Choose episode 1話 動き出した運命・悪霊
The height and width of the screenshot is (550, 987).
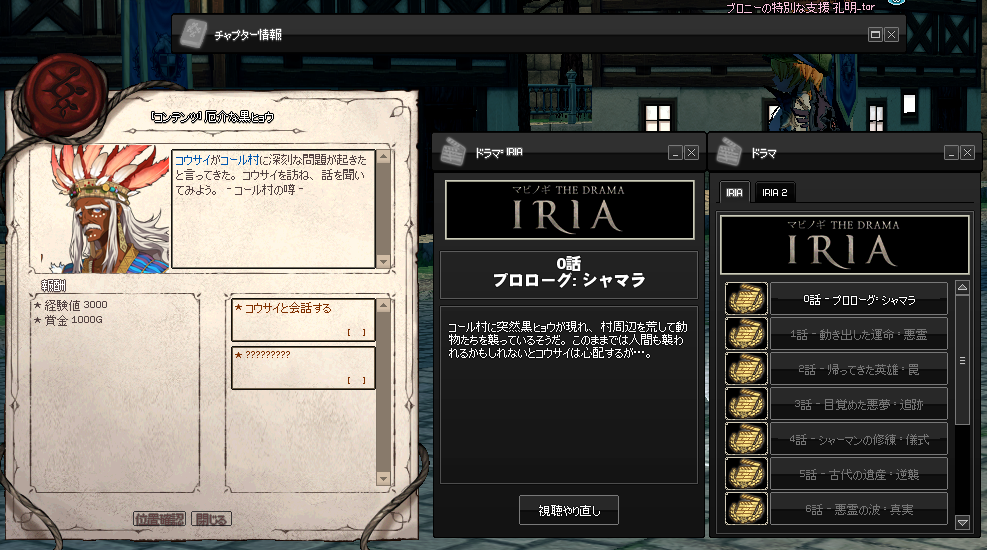(x=859, y=334)
